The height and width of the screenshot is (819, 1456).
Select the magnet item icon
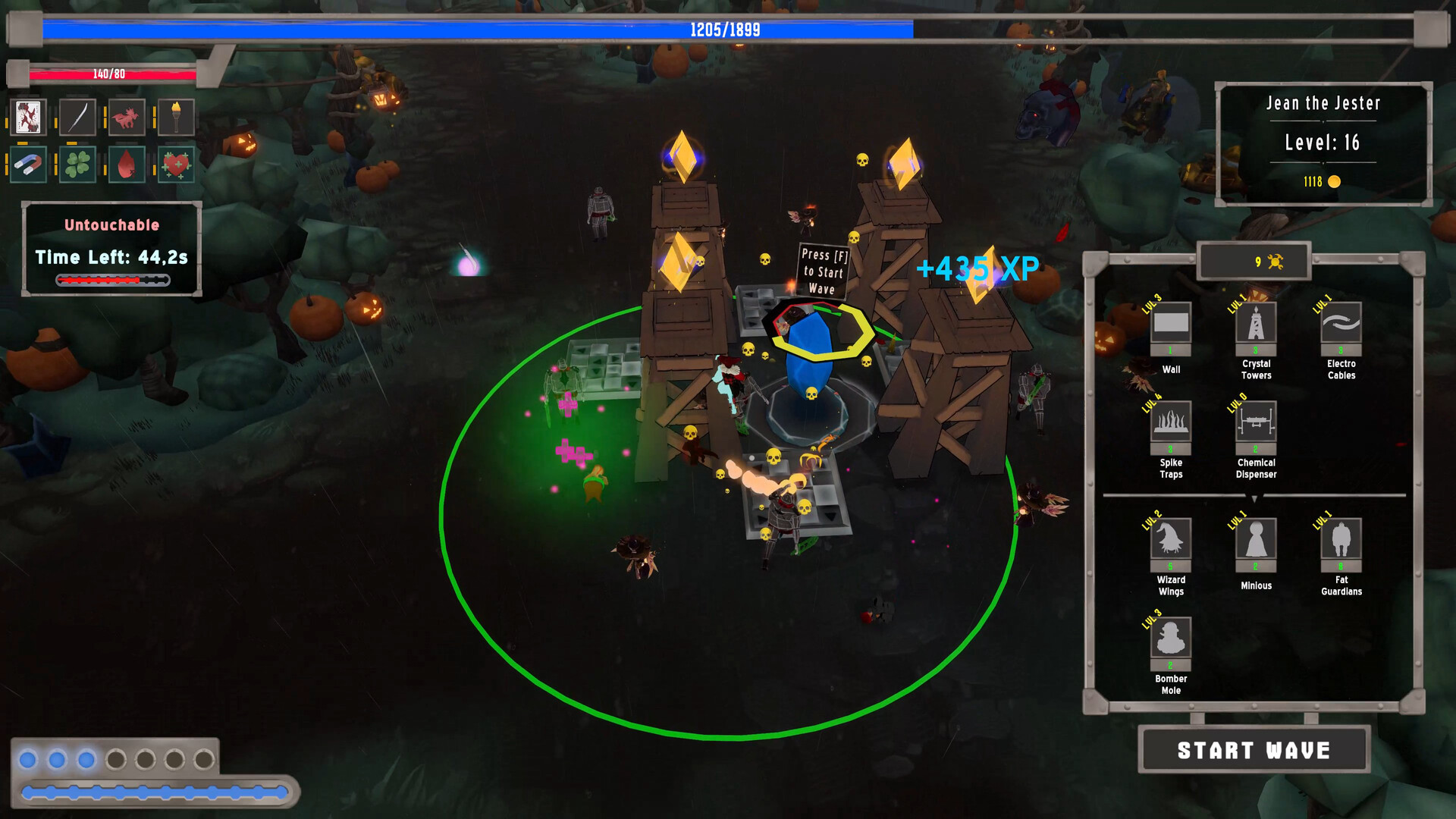click(x=28, y=163)
